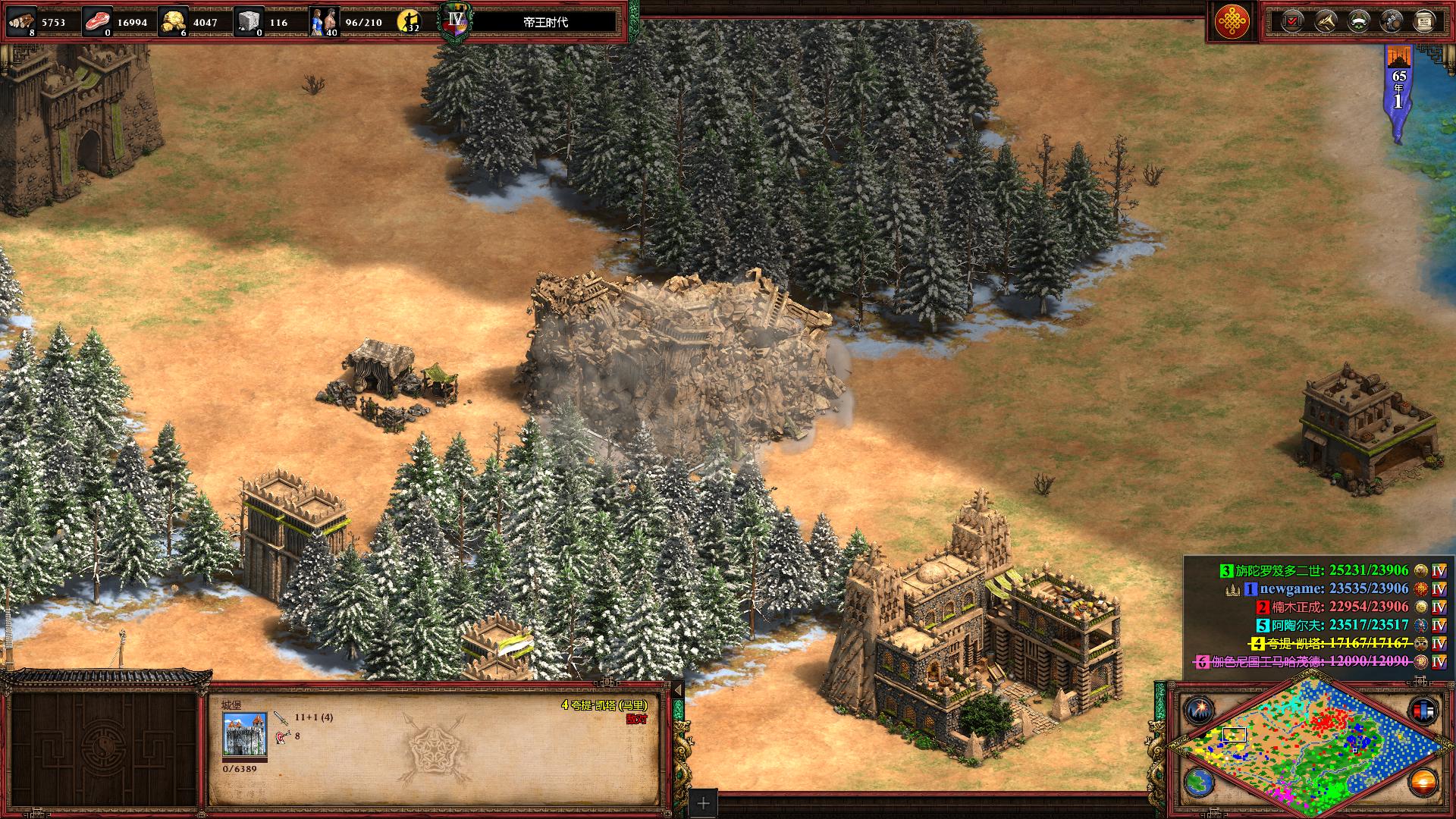1456x819 pixels.
Task: Open the objectives checkmark button
Action: [1291, 21]
